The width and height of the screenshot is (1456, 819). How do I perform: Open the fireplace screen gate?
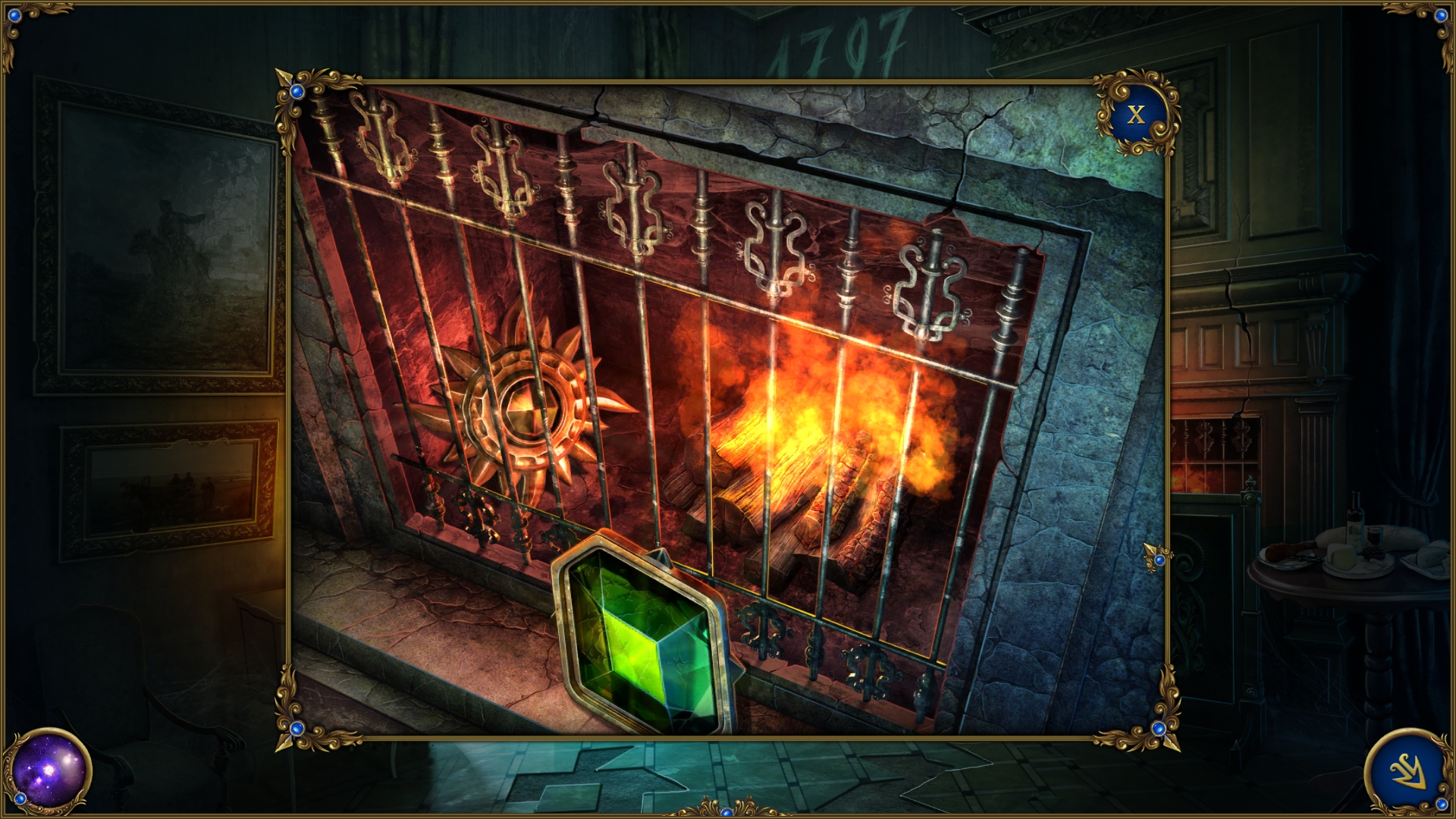(682, 379)
